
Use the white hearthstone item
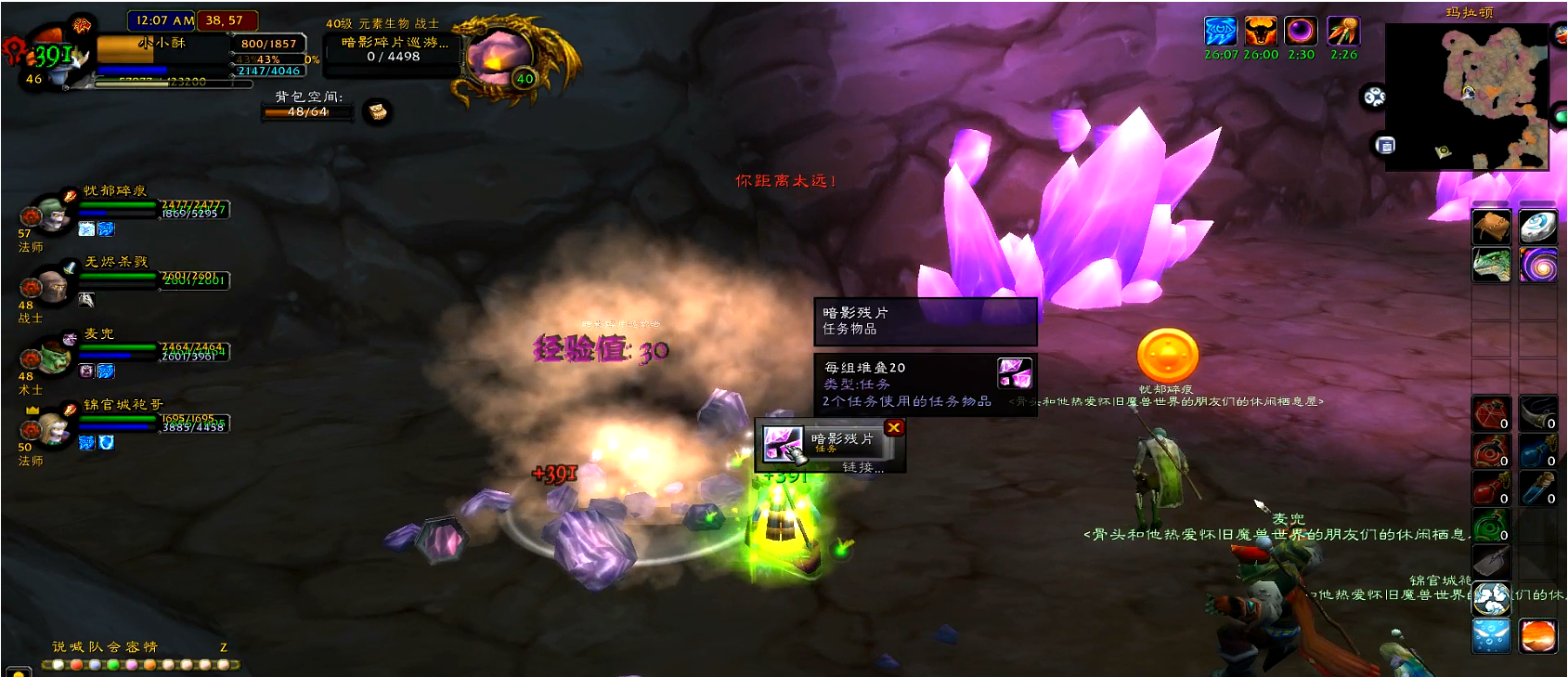coord(1537,228)
